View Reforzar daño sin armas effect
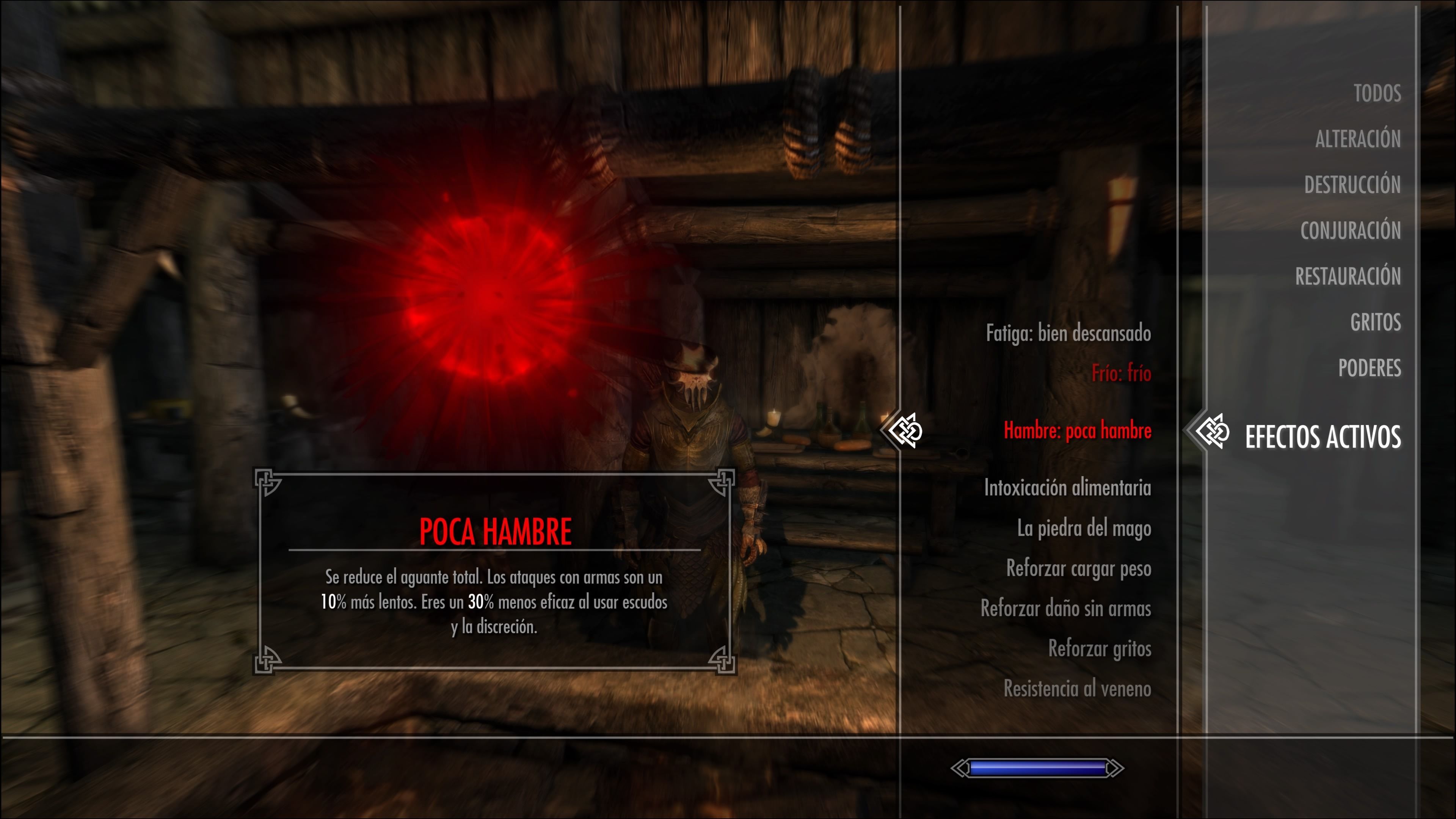The image size is (1456, 819). 1065,609
